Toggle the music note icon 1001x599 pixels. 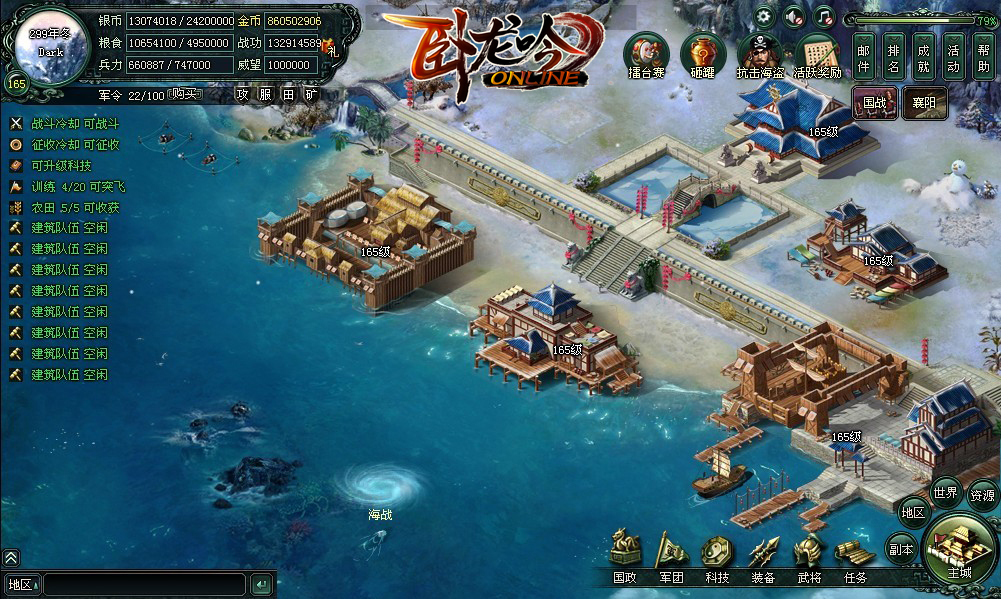tap(823, 16)
